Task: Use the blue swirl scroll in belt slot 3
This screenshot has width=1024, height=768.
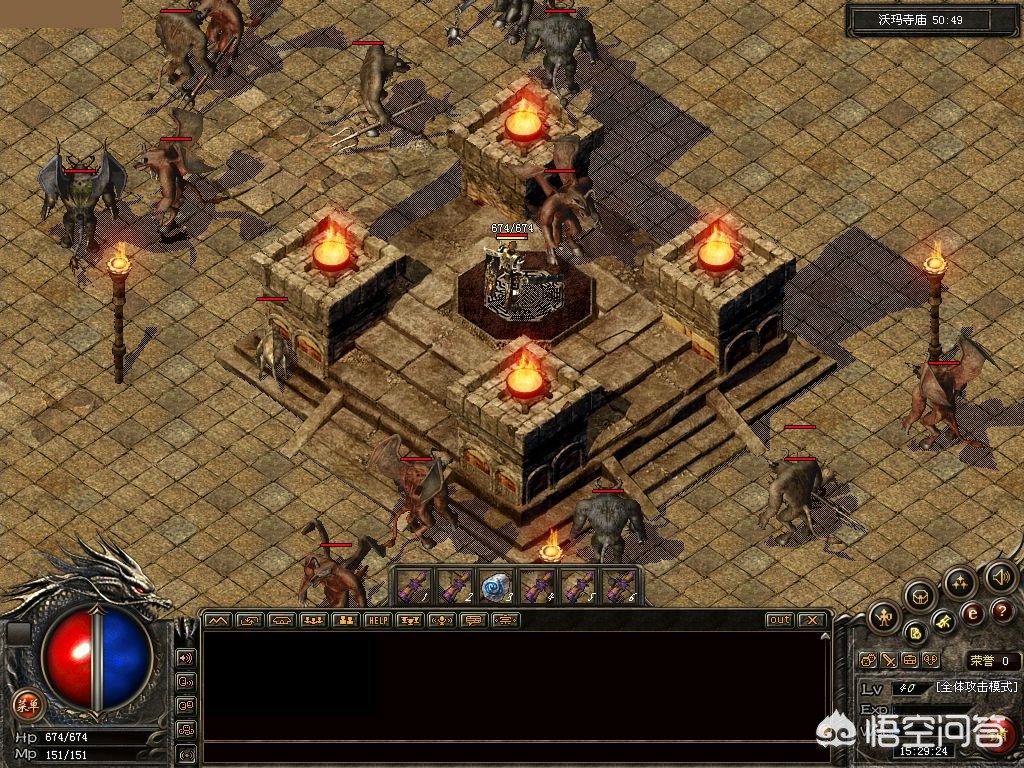Action: tap(496, 587)
